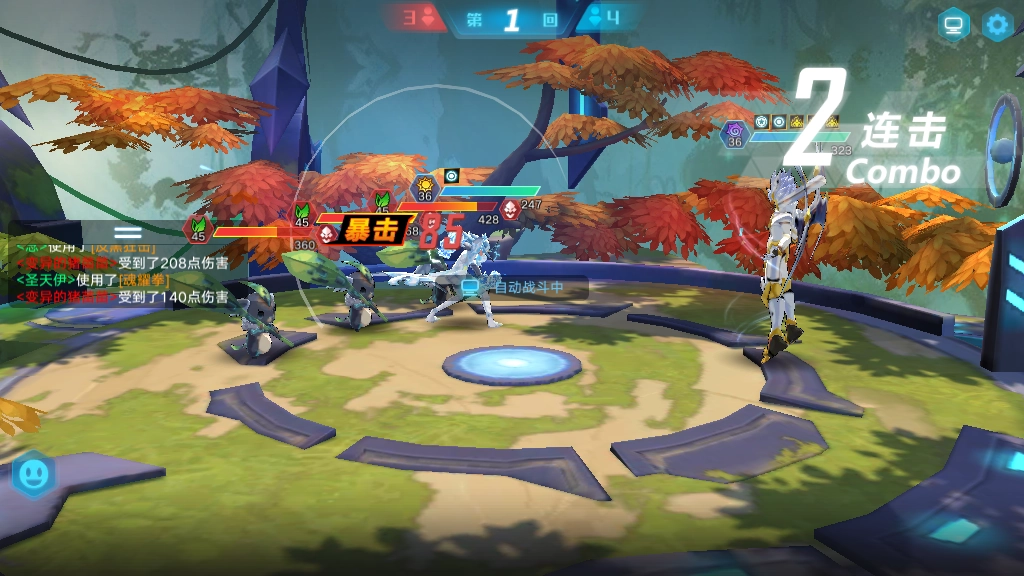This screenshot has width=1024, height=576.
Task: Tap the monitor screen icon
Action: pyautogui.click(x=953, y=25)
